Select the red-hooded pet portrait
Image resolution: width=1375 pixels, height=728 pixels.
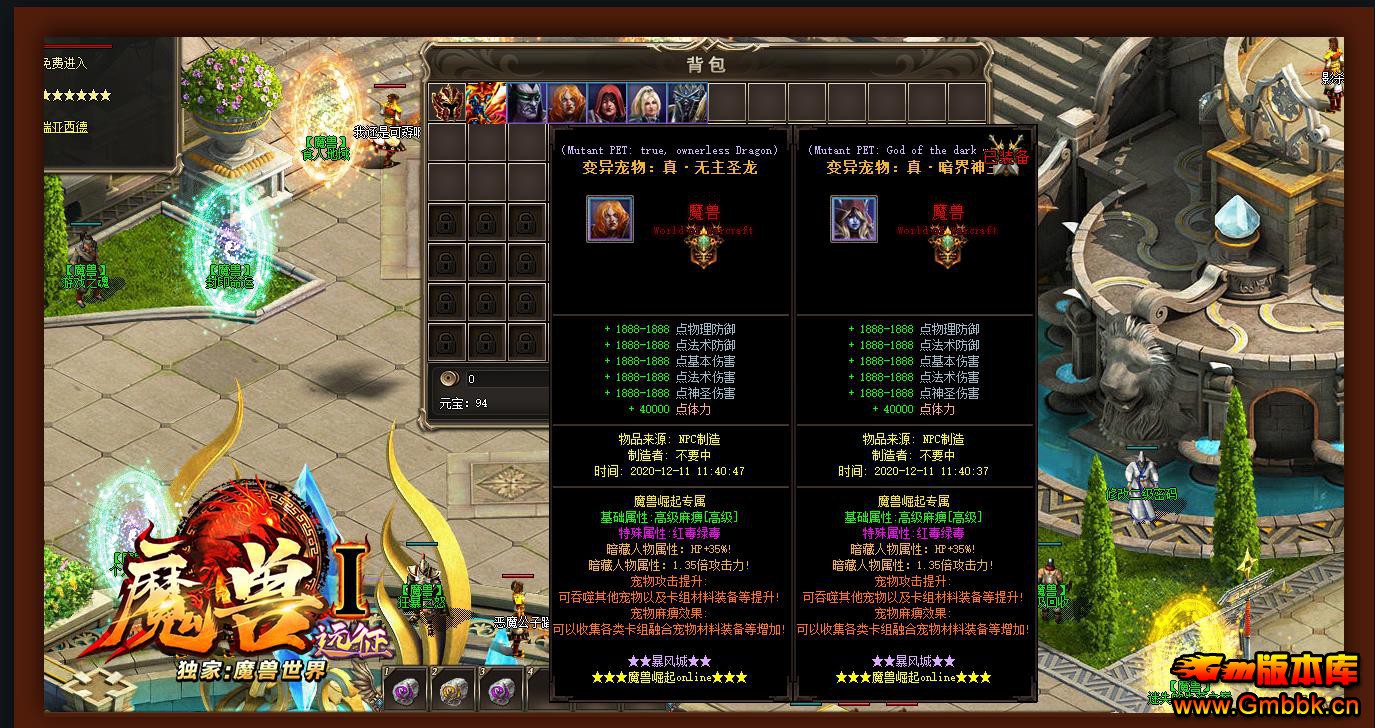tap(607, 103)
